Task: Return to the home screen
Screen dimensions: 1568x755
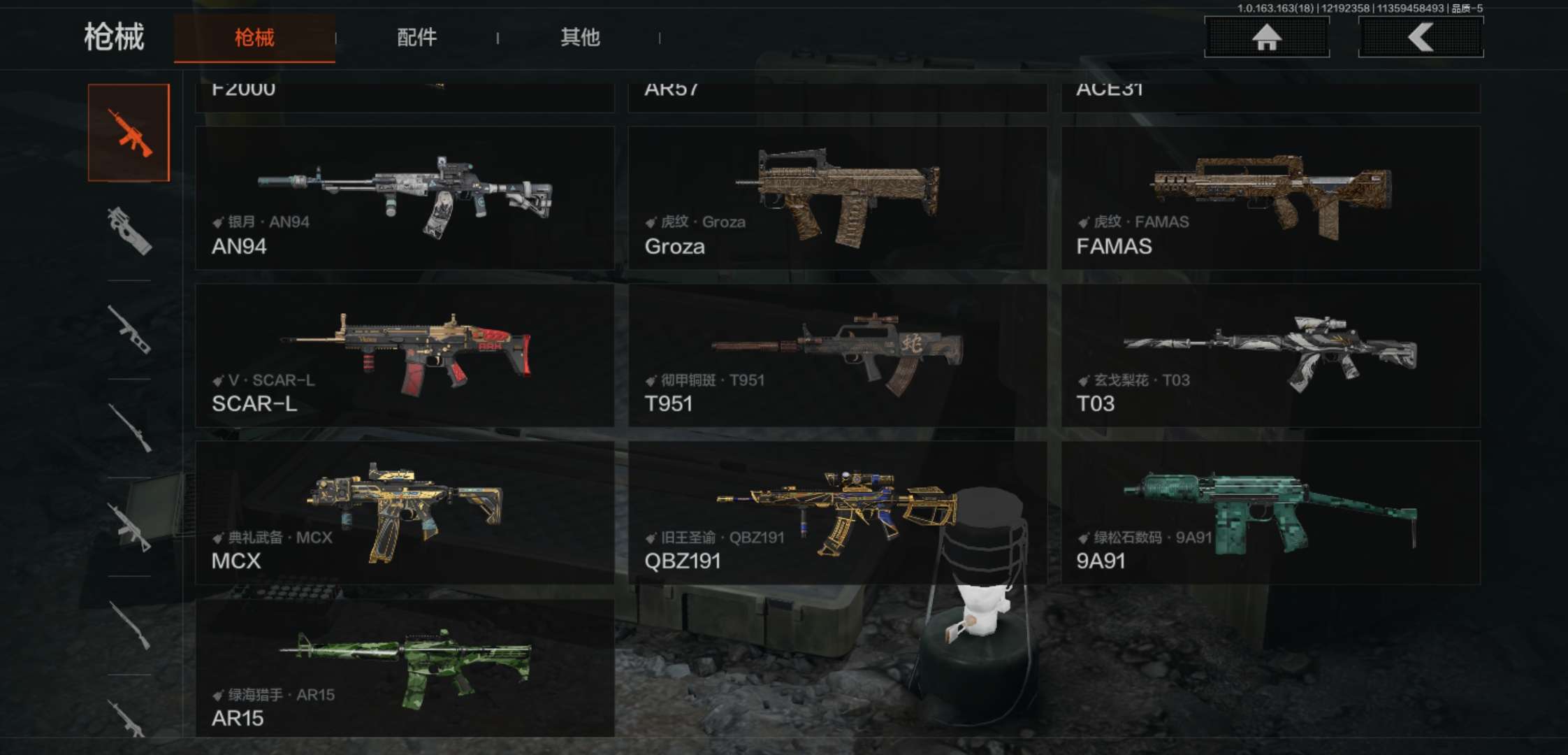Action: point(1266,37)
